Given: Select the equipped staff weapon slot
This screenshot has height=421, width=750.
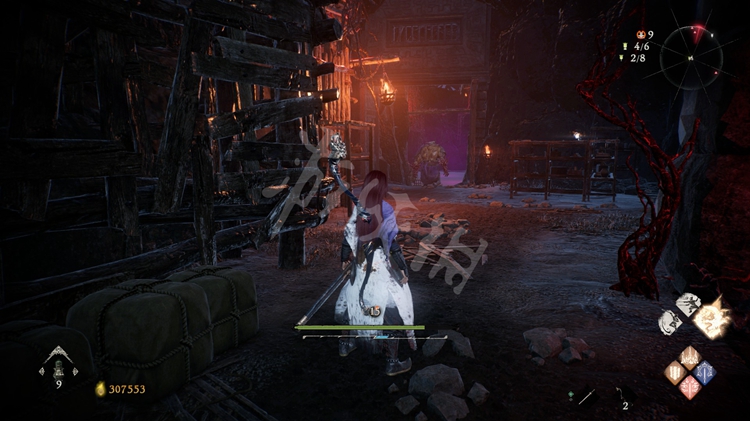Looking at the screenshot, I should pyautogui.click(x=584, y=397).
